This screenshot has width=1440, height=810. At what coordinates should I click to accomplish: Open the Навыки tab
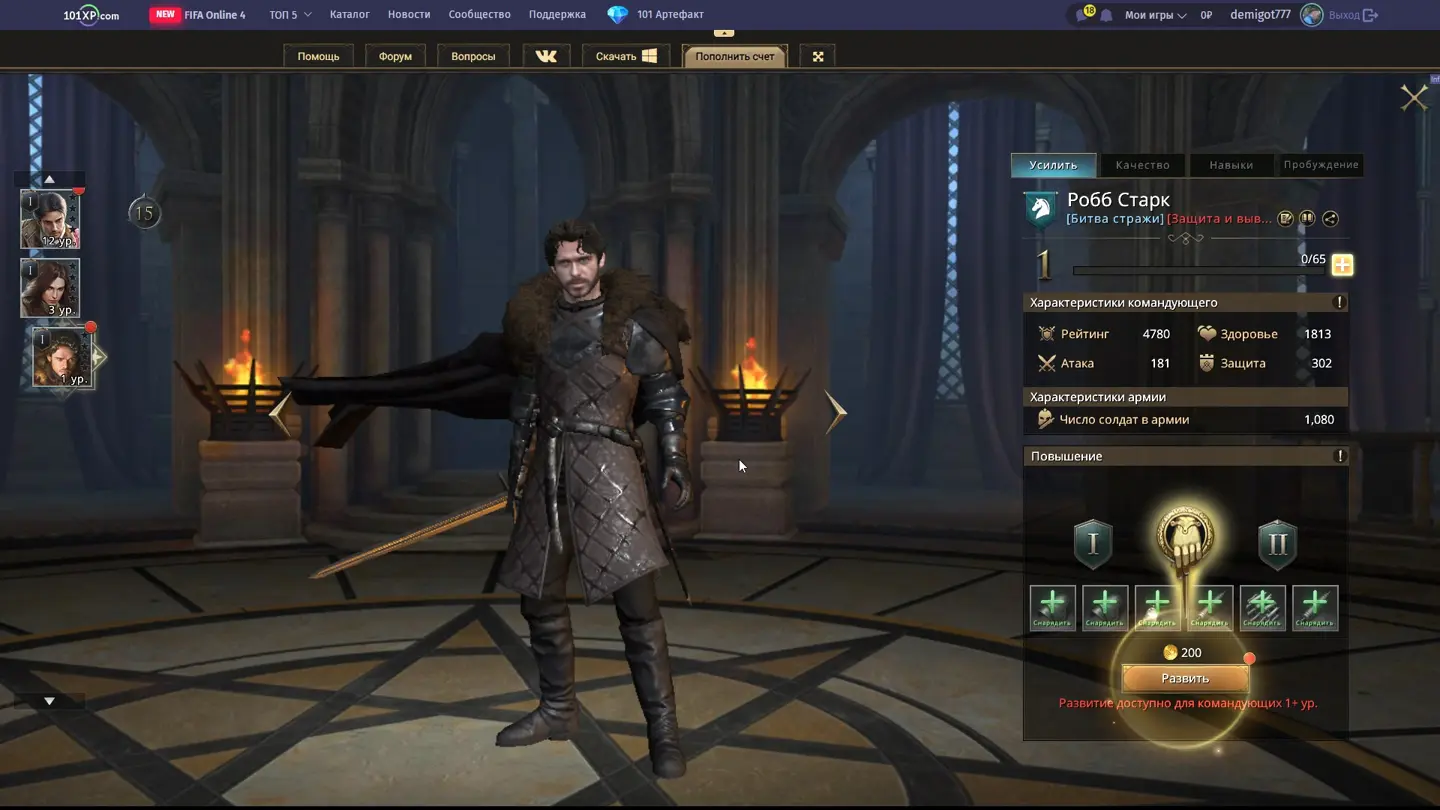(x=1230, y=165)
